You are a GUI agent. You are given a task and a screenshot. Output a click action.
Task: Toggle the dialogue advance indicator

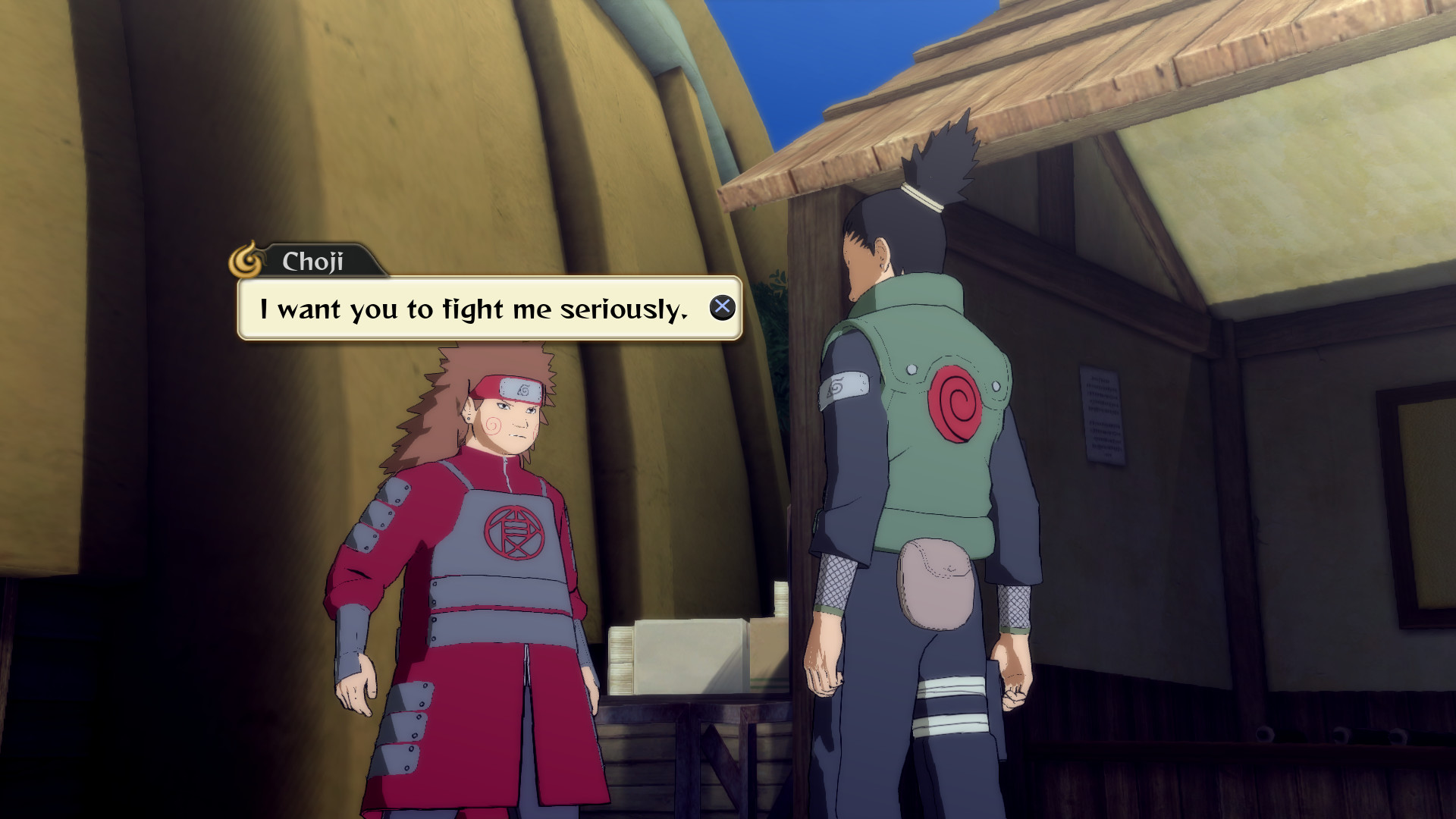pyautogui.click(x=723, y=307)
